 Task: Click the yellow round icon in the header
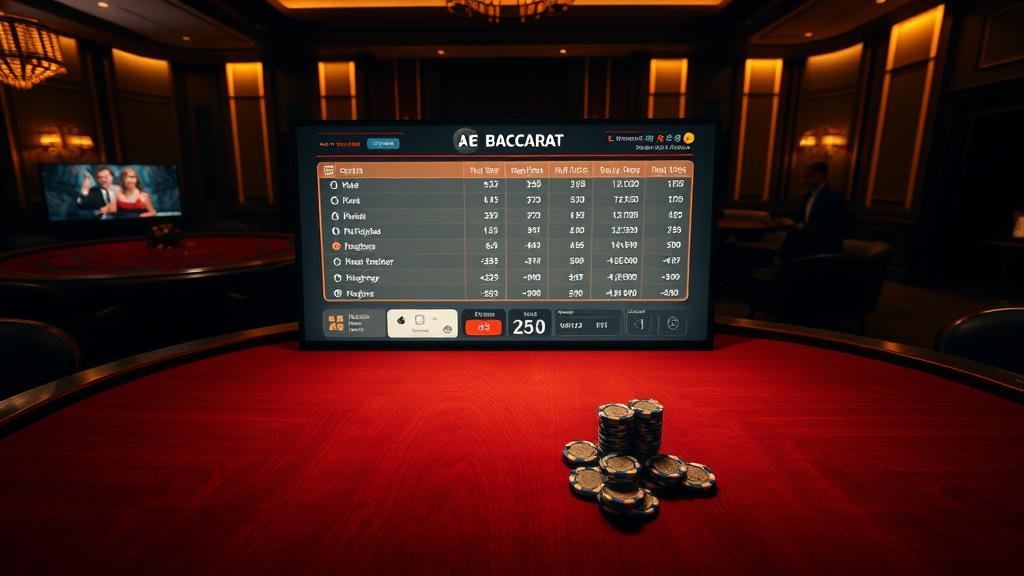pos(689,138)
